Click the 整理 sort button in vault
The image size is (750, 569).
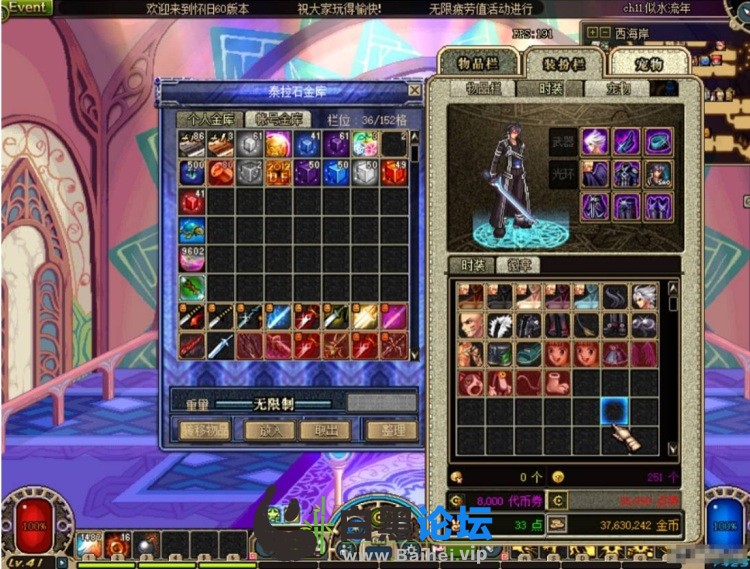pyautogui.click(x=391, y=430)
